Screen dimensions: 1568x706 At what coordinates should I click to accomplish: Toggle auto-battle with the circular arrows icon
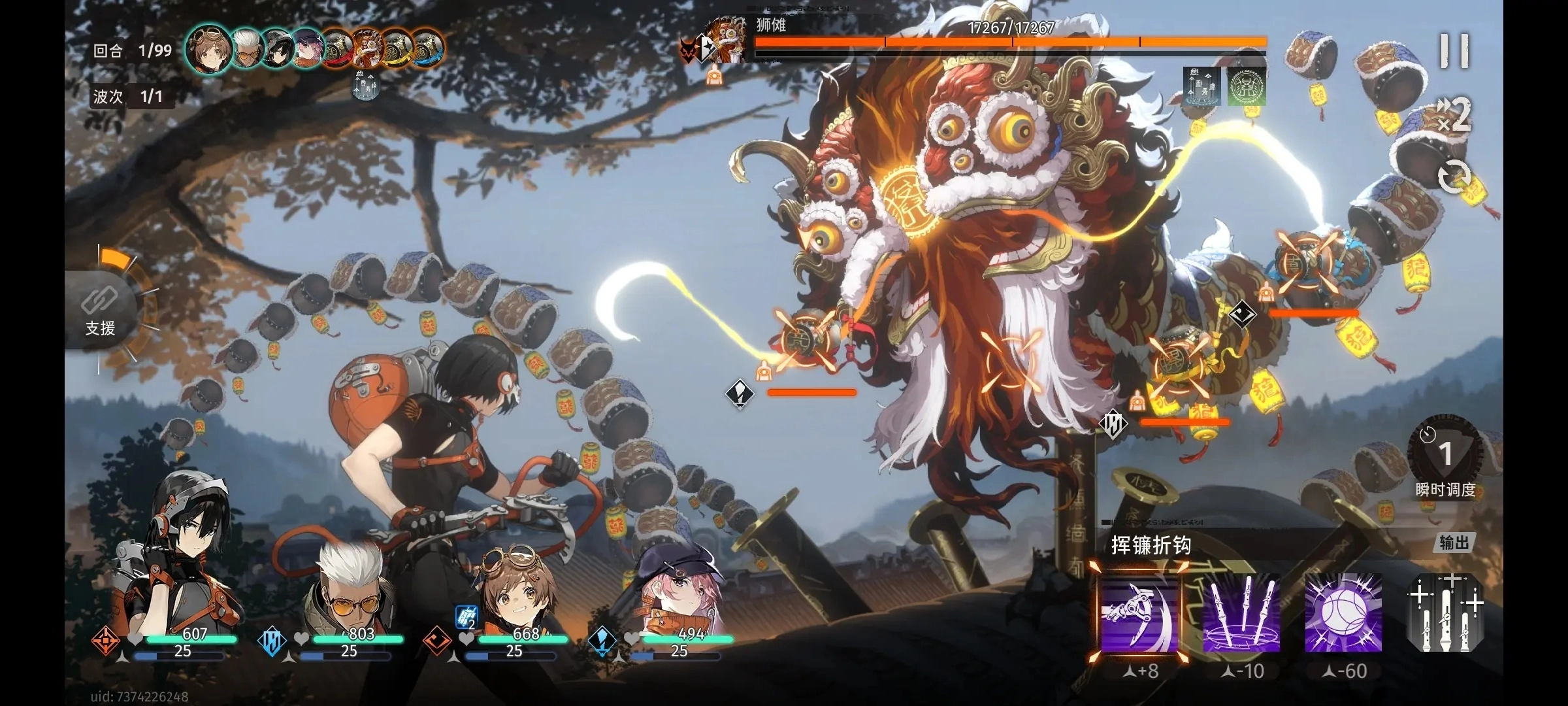[1454, 177]
